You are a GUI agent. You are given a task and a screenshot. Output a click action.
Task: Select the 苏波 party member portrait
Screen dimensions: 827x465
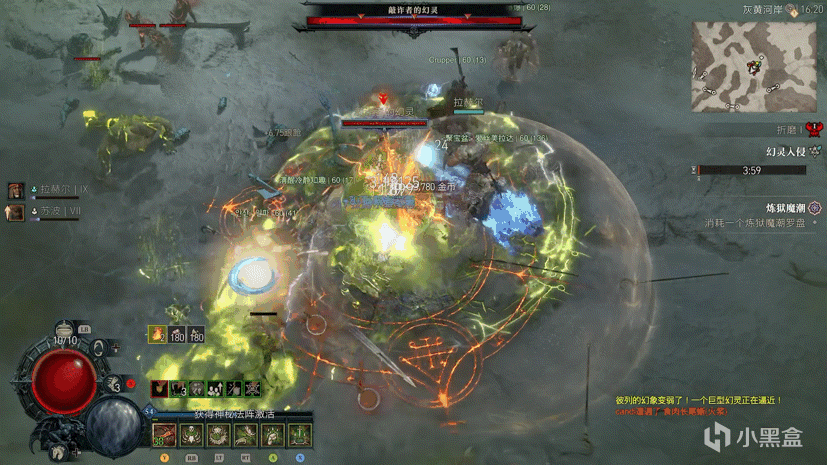16,211
